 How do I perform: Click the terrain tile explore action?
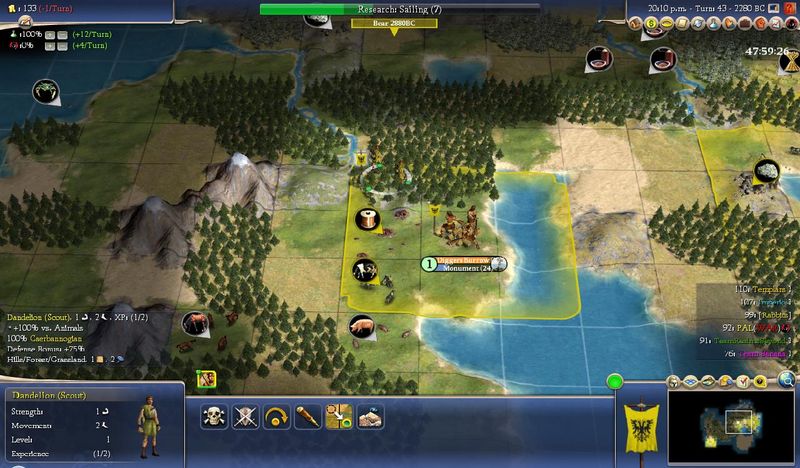click(x=369, y=415)
